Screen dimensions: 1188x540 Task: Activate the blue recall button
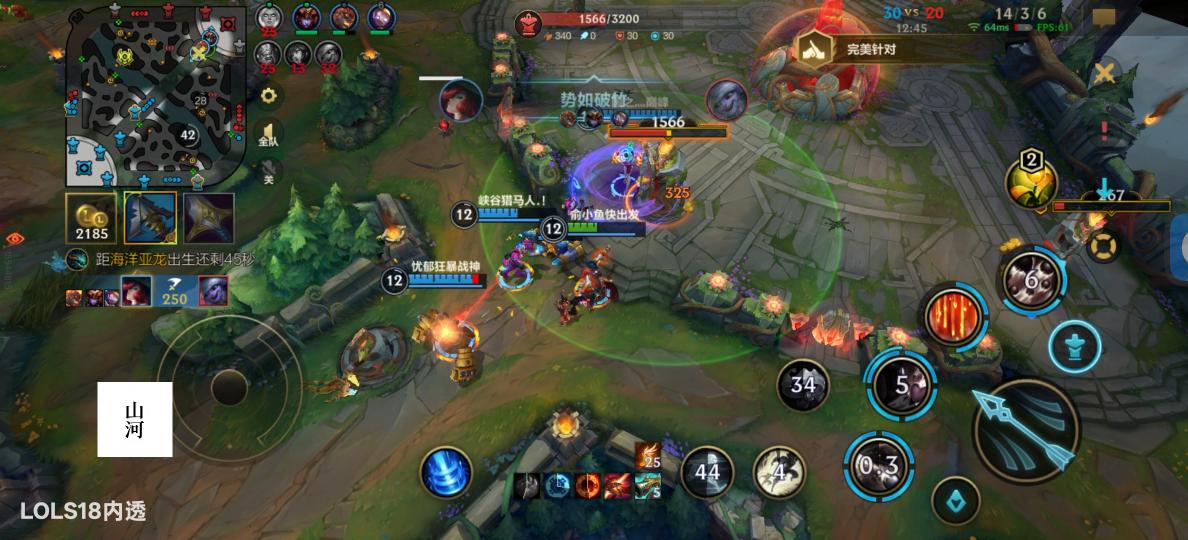955,500
